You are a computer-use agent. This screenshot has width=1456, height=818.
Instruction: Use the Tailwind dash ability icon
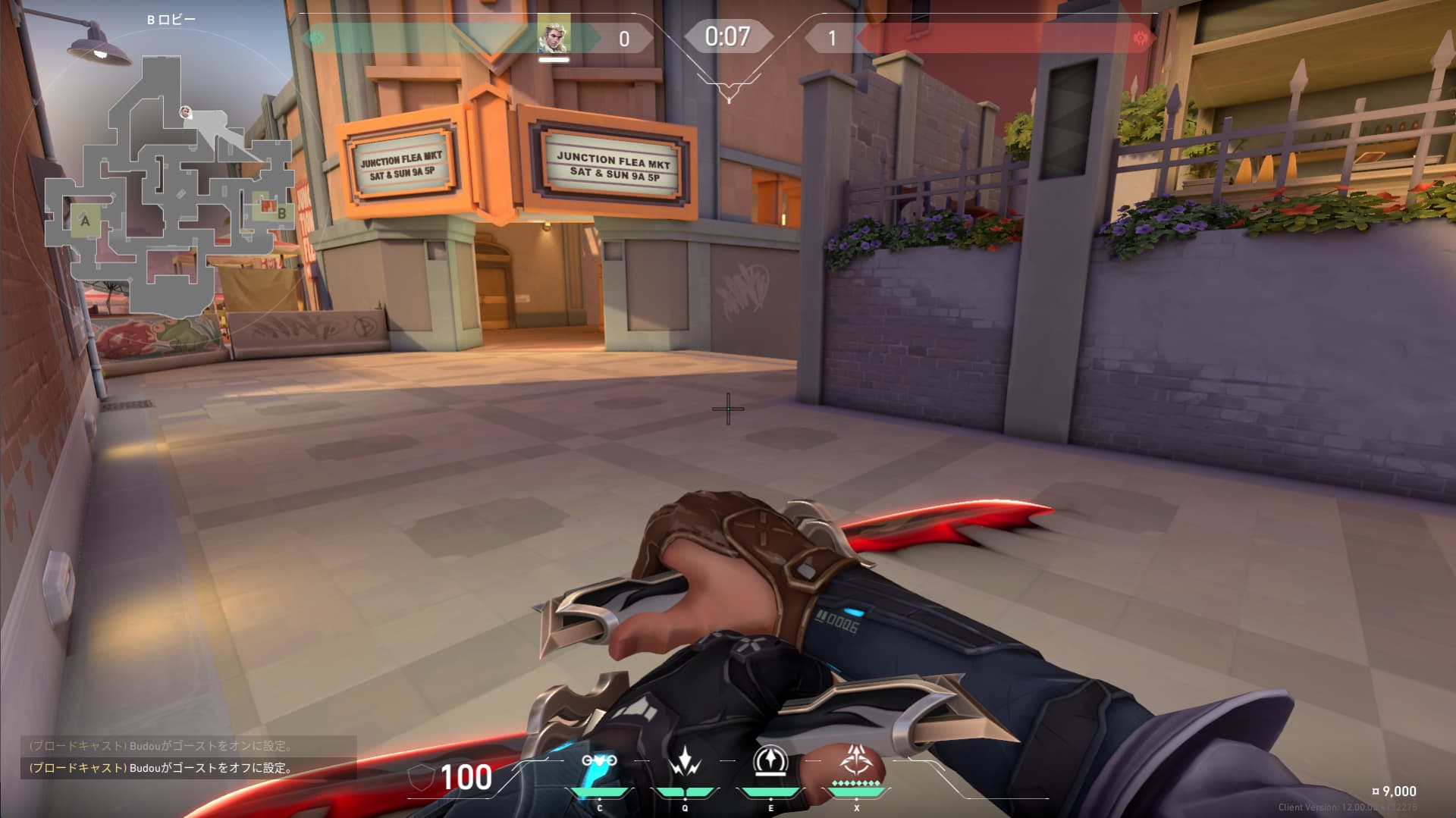770,762
